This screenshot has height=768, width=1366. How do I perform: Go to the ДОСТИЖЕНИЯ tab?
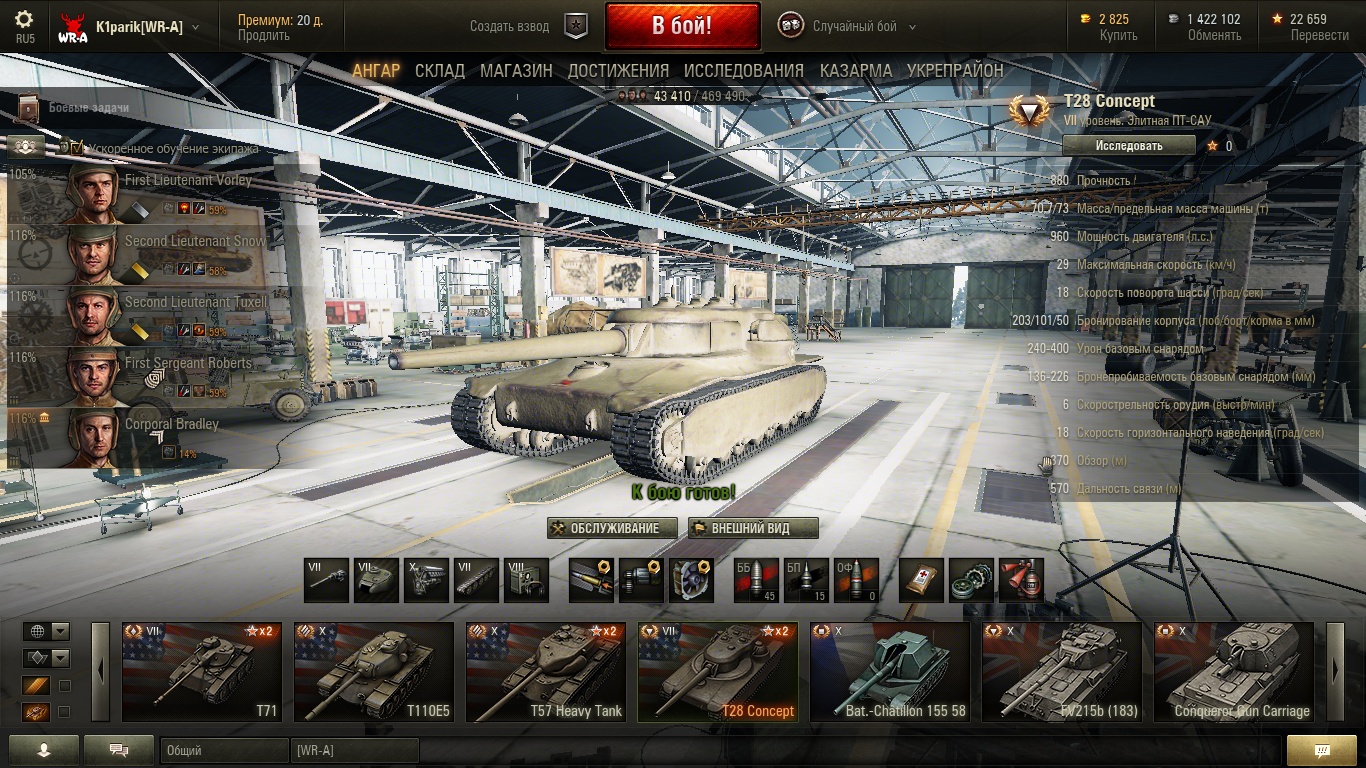pos(618,71)
